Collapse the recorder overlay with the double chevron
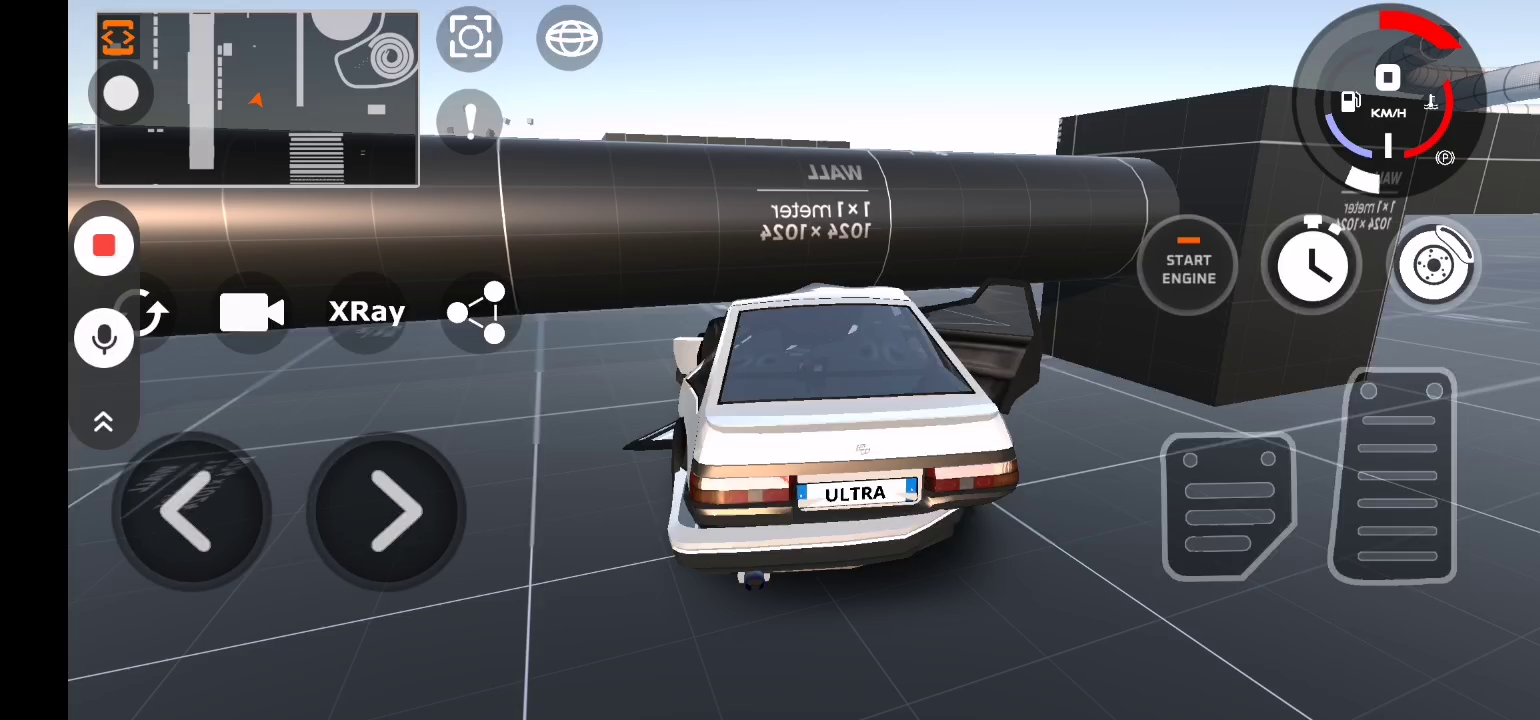 [103, 422]
